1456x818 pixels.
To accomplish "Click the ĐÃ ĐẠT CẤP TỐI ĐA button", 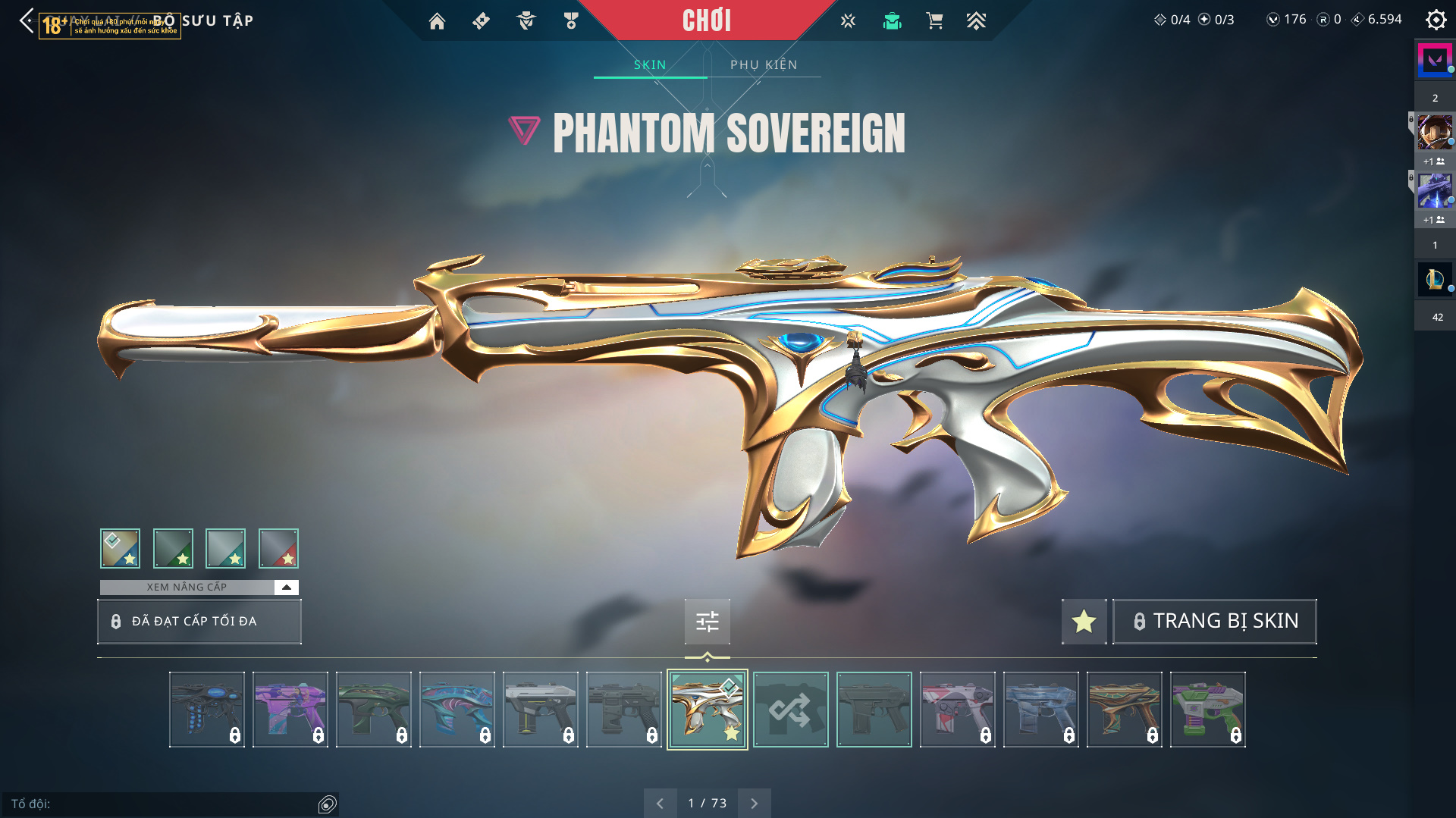I will pyautogui.click(x=199, y=622).
